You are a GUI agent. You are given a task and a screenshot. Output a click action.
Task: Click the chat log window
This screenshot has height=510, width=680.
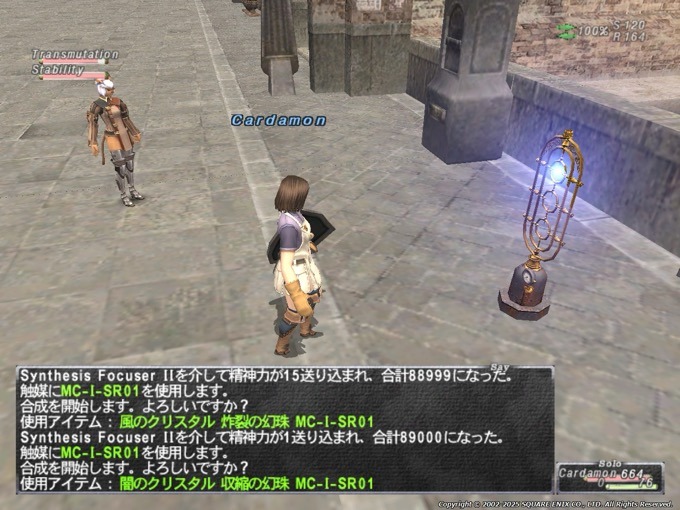pos(284,430)
